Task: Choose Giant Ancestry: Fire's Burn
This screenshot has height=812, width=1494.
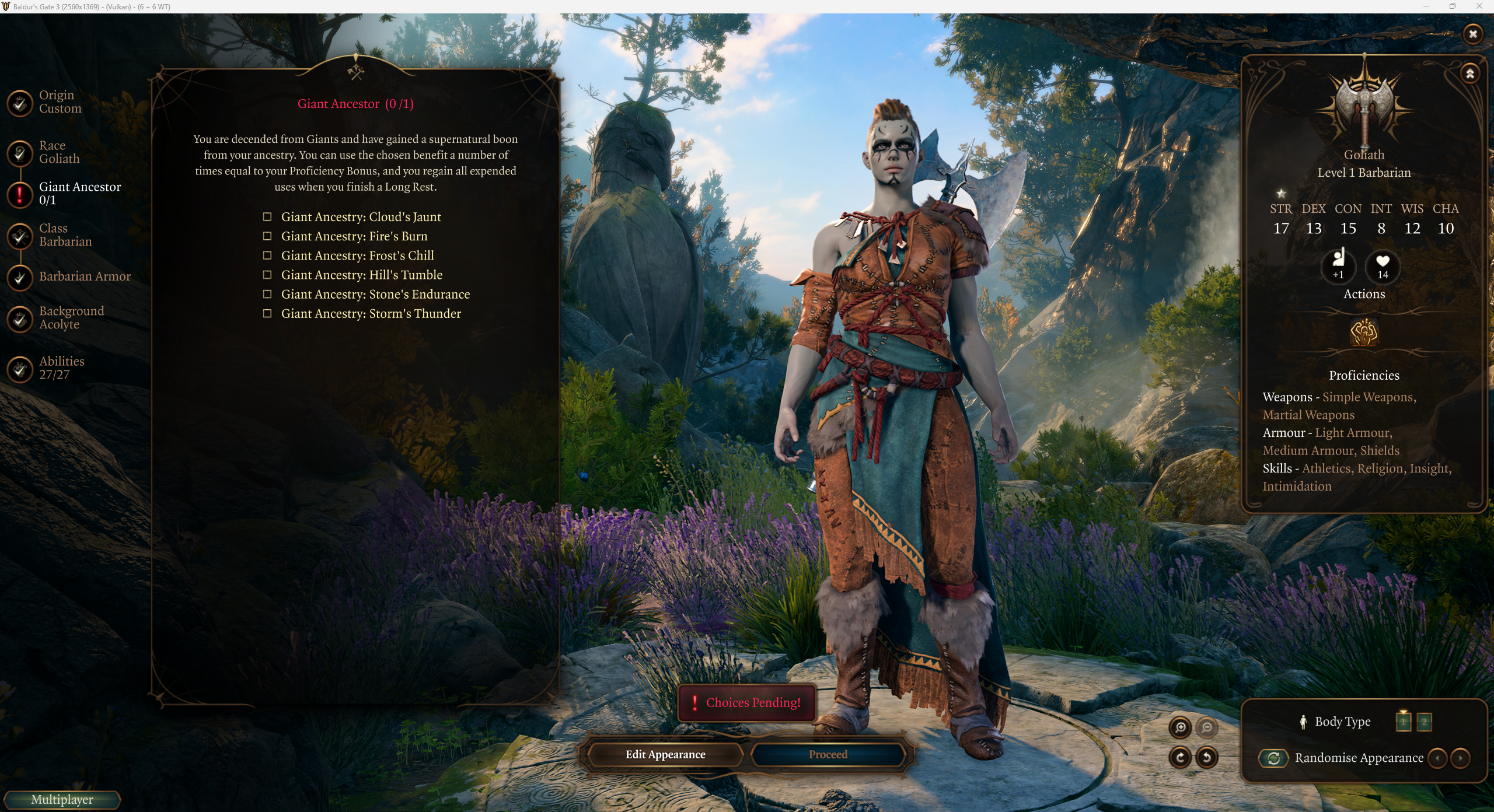Action: click(x=267, y=236)
